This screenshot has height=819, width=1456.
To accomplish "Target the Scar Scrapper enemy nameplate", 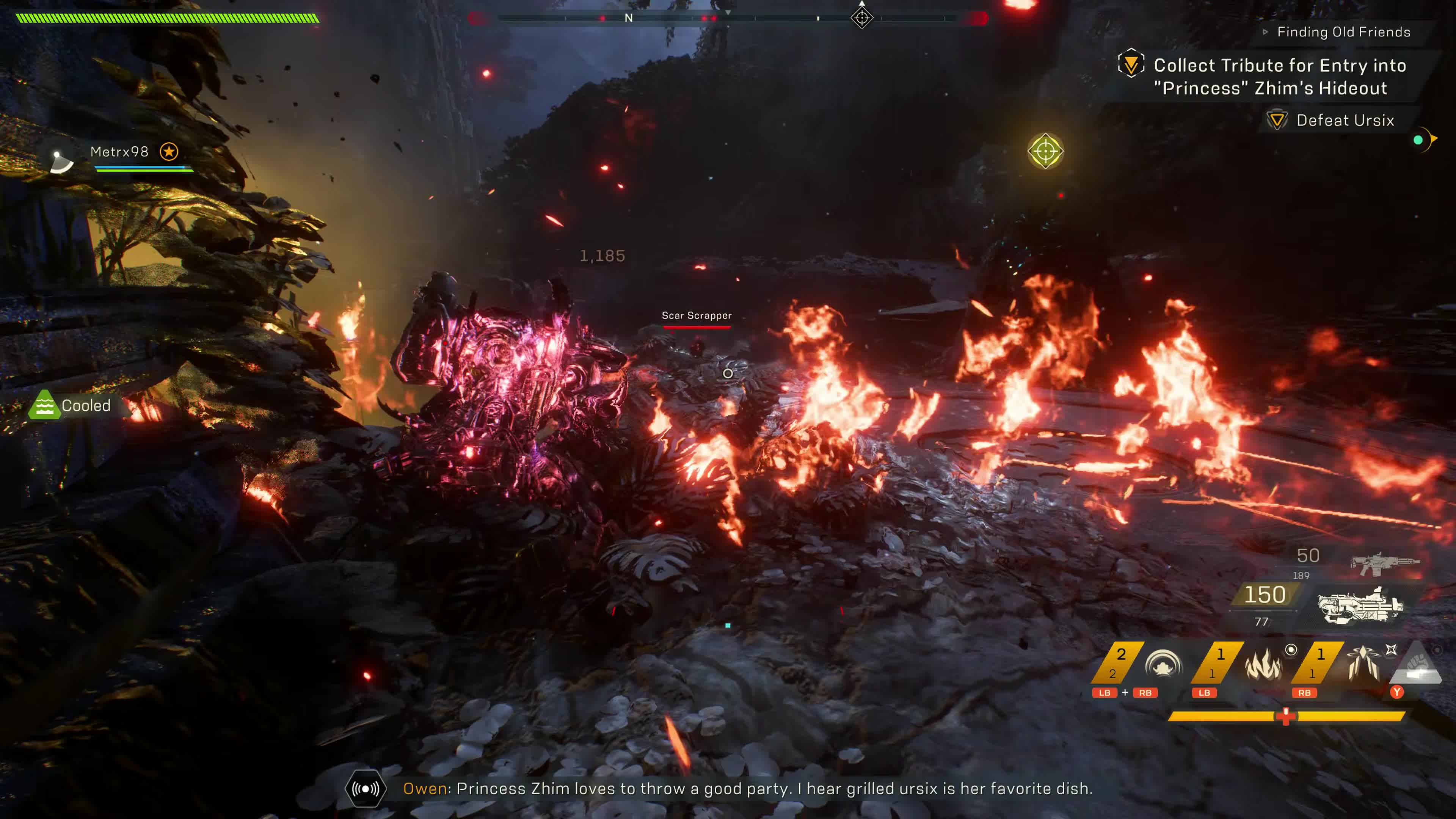I will point(697,316).
